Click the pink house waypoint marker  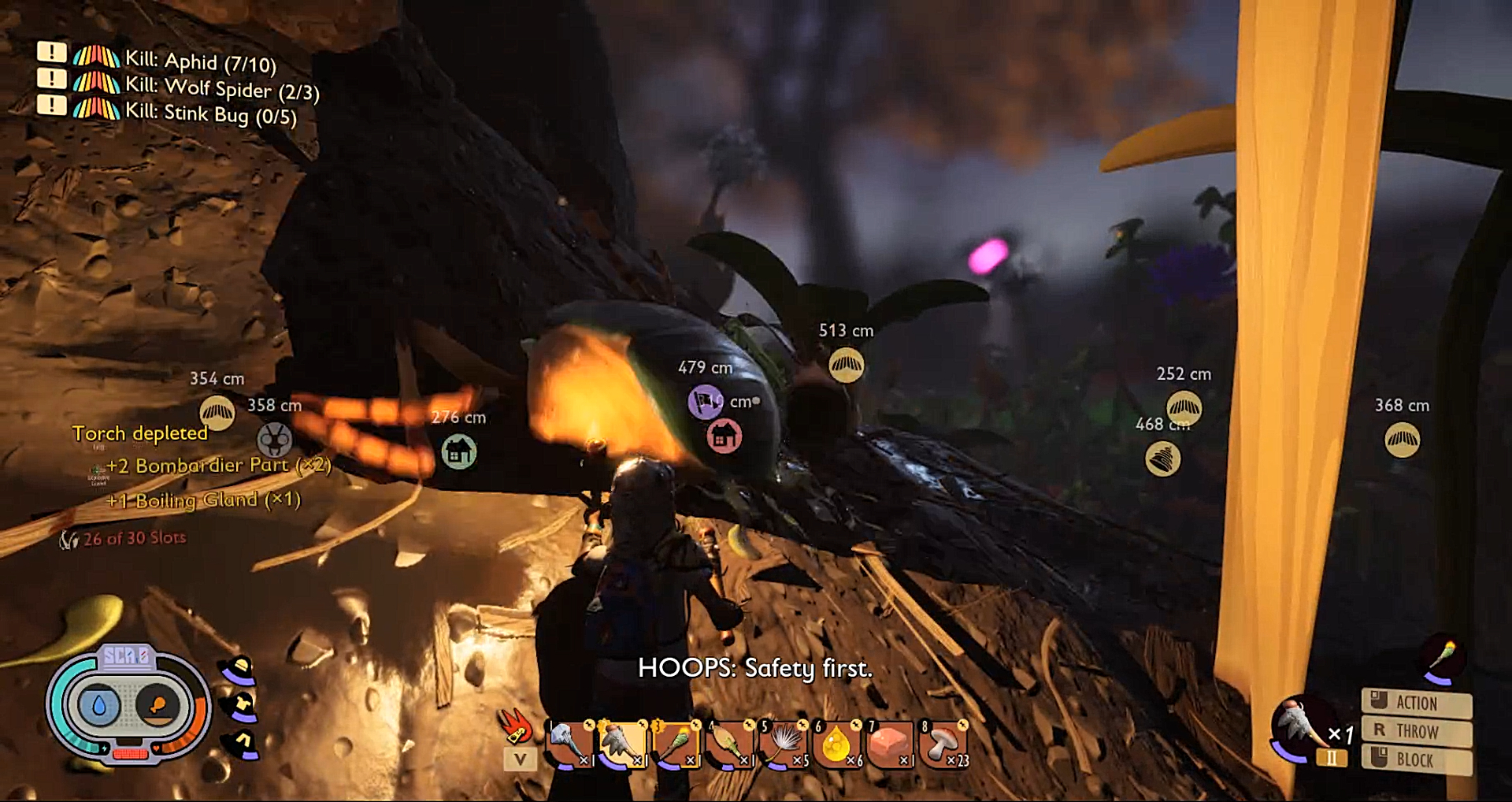coord(724,436)
